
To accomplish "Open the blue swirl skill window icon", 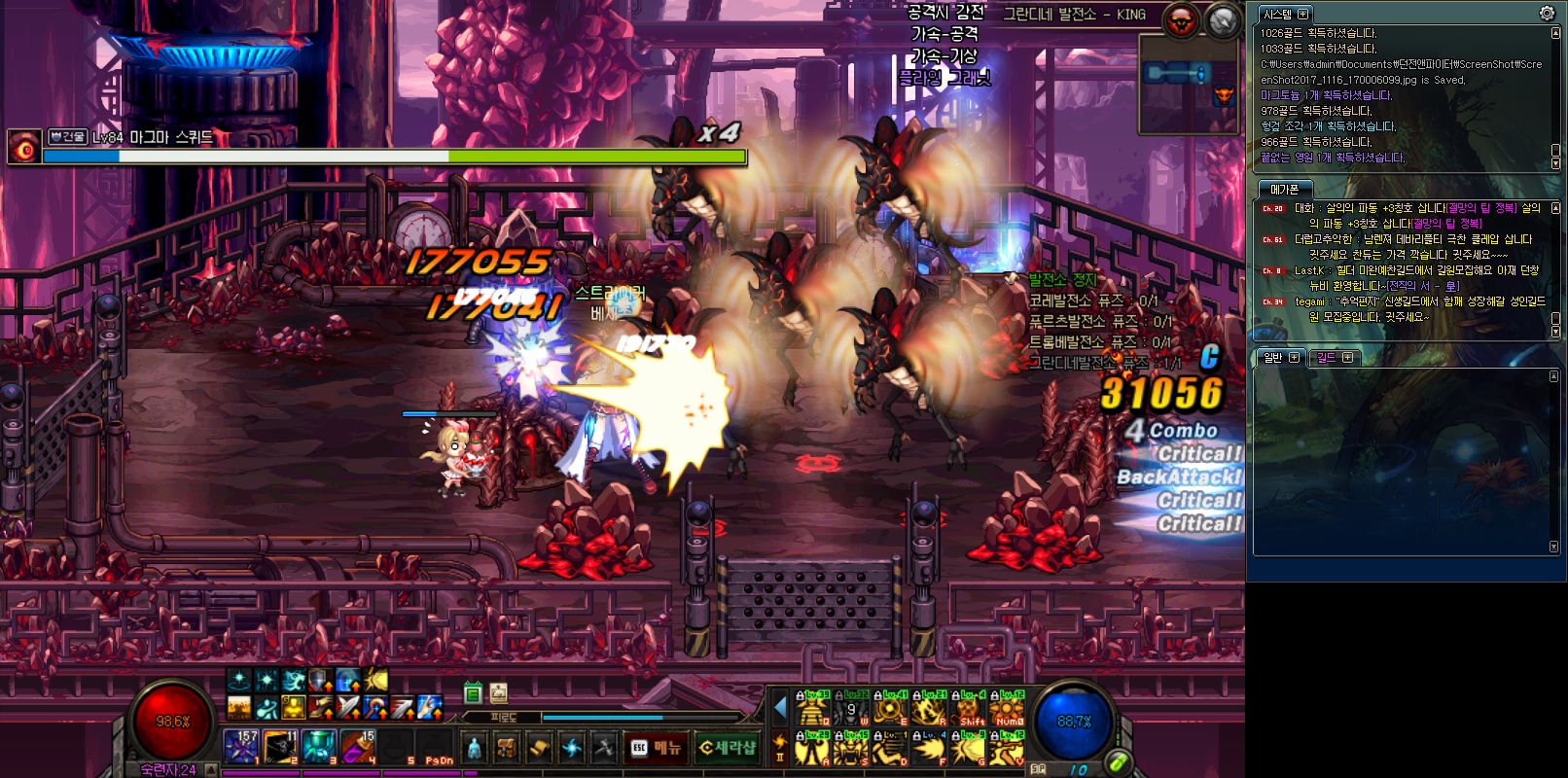I will tap(572, 747).
